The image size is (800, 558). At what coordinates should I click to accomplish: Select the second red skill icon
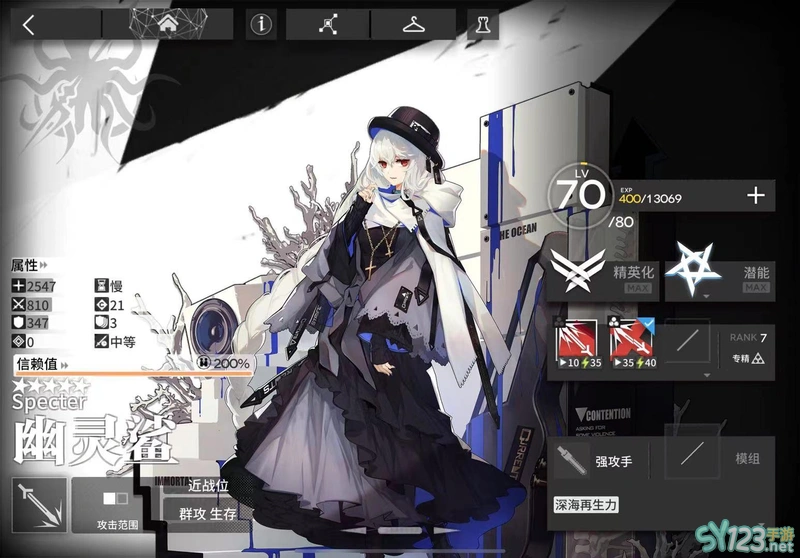click(630, 345)
